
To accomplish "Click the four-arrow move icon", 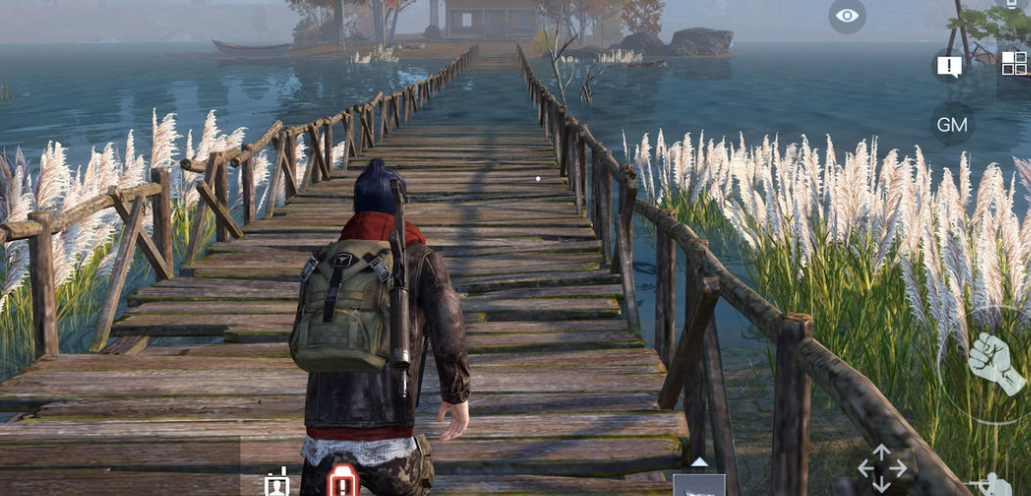I will [x=881, y=468].
